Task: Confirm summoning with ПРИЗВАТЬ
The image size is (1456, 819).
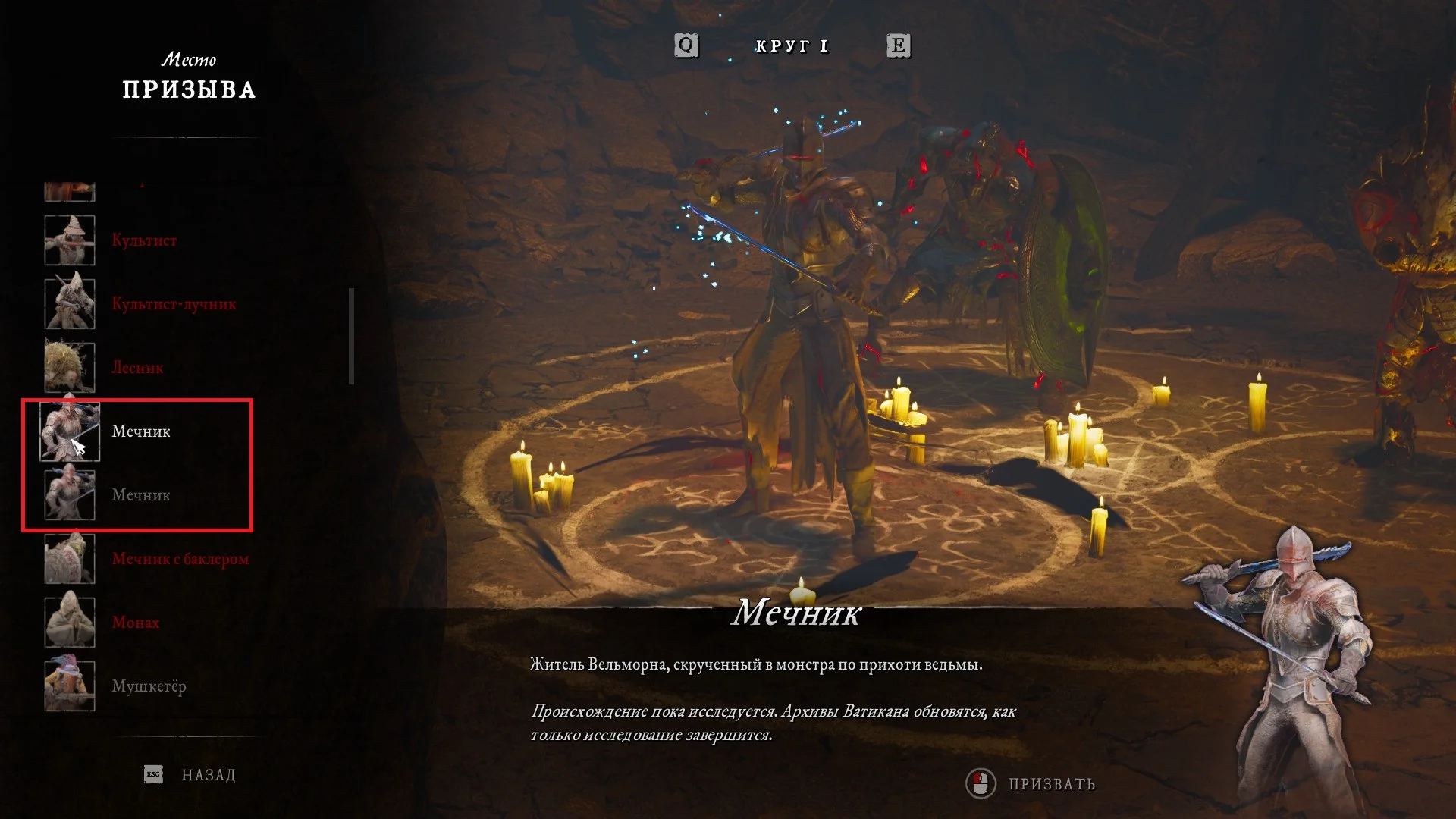Action: click(1051, 784)
